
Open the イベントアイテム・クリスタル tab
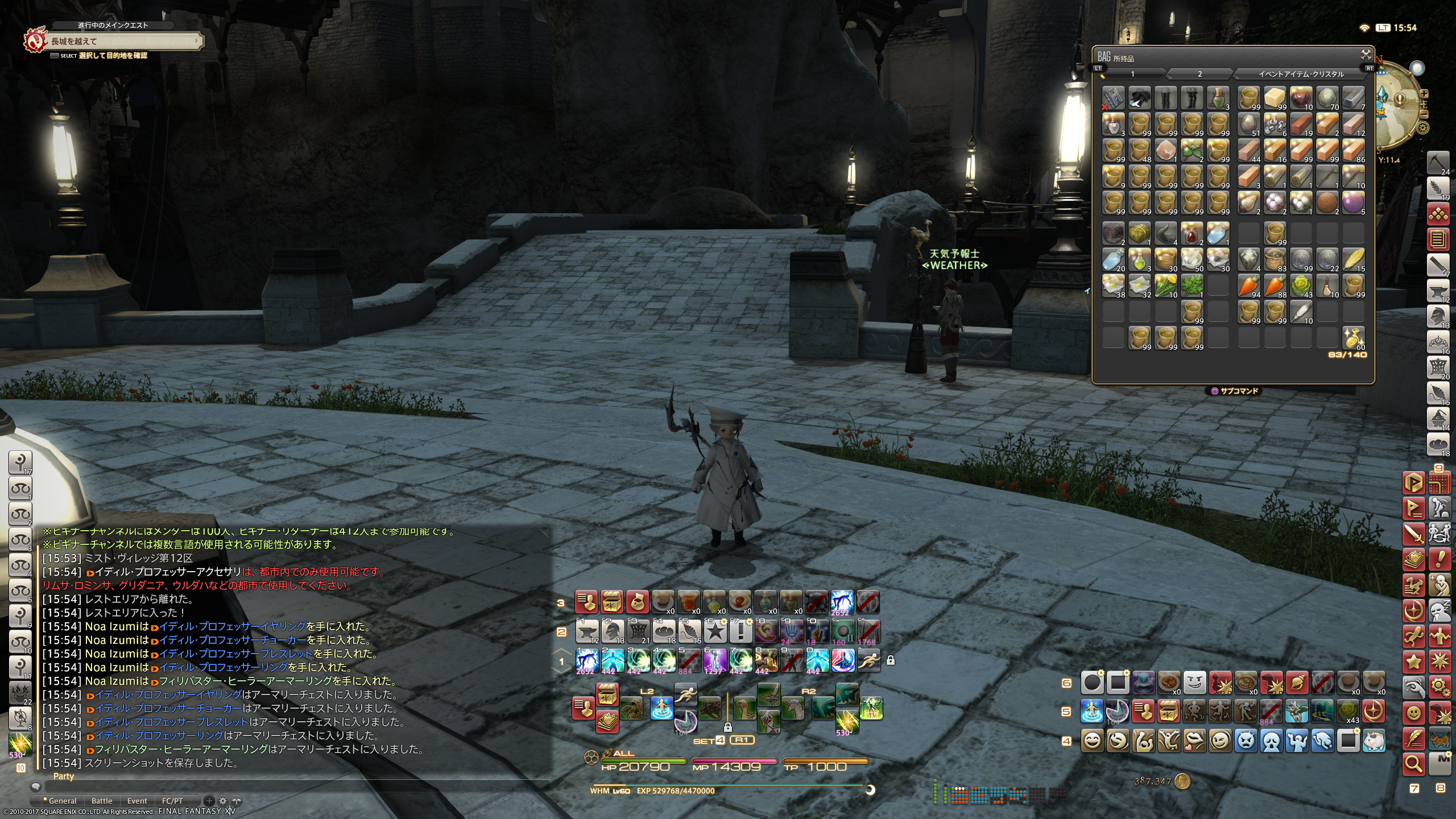click(x=1300, y=74)
